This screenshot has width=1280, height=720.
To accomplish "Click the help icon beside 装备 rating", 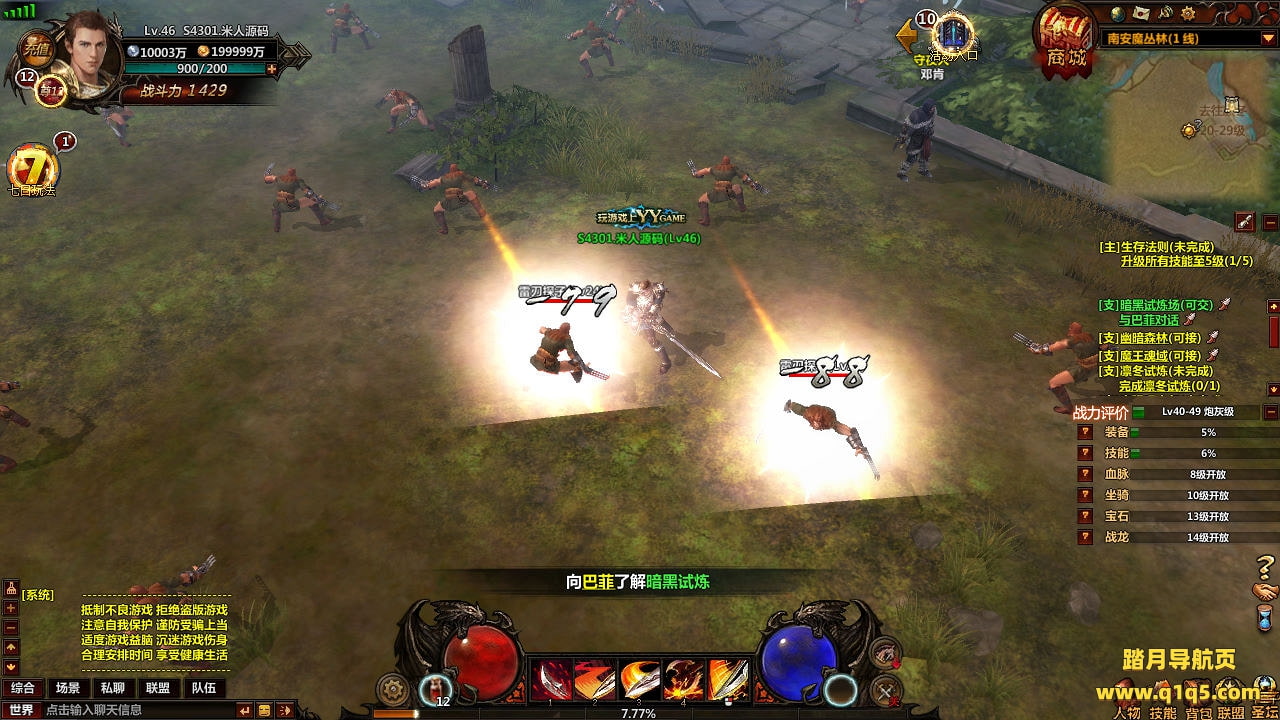I will click(x=1084, y=432).
